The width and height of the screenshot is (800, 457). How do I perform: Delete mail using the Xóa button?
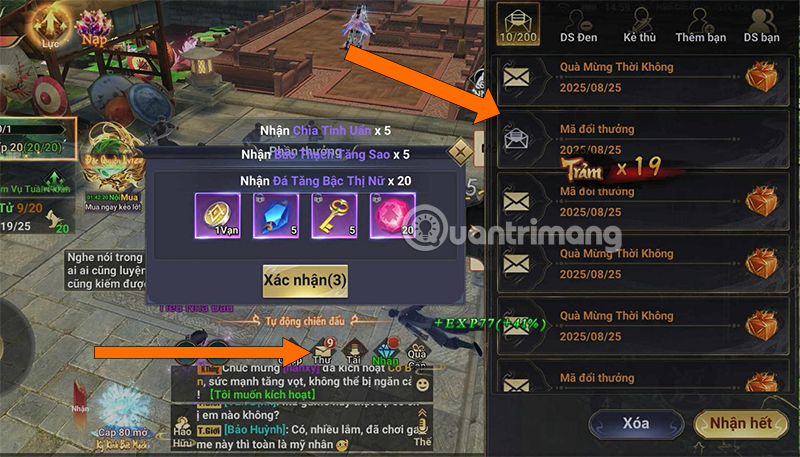[636, 424]
